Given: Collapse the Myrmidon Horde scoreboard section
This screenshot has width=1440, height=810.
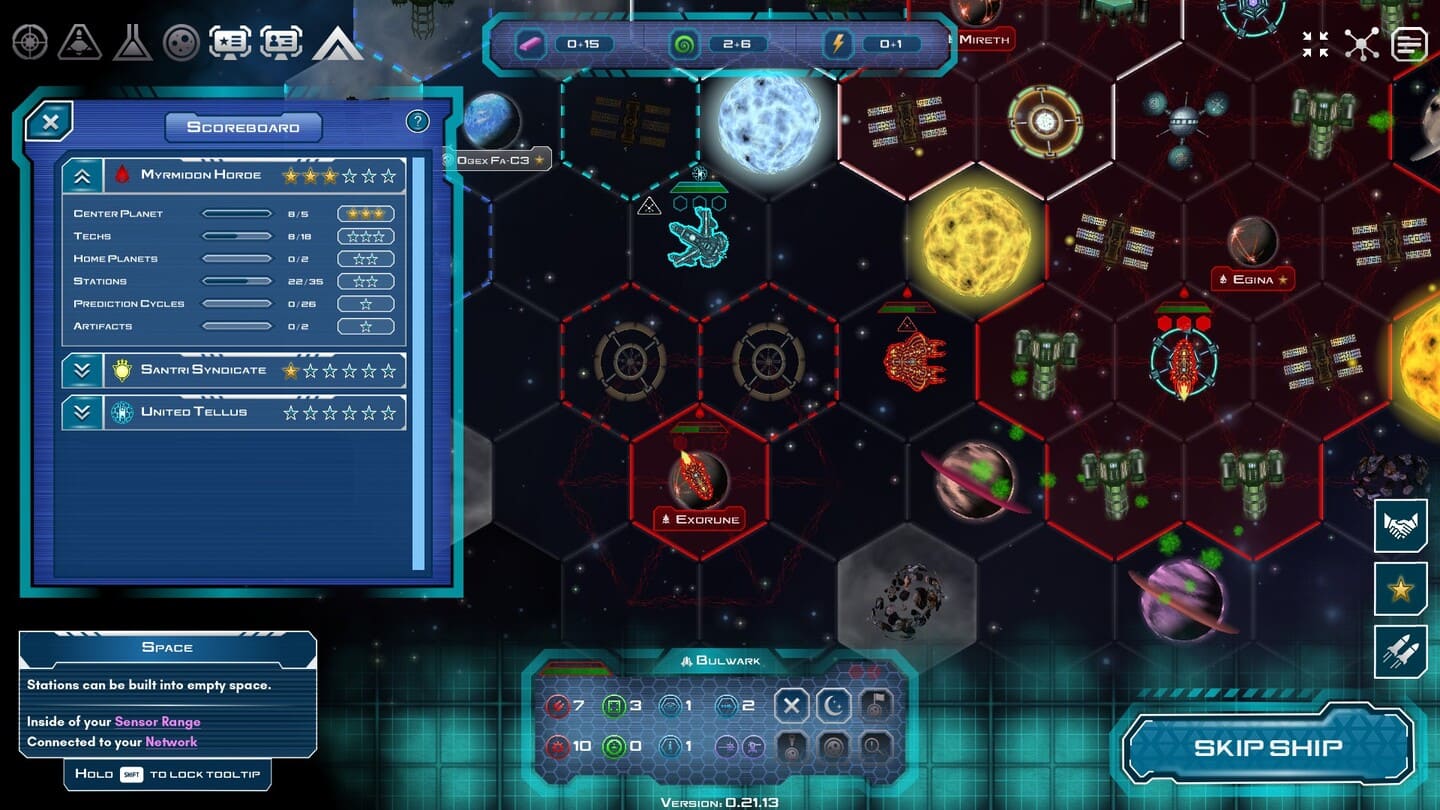Looking at the screenshot, I should (x=82, y=176).
